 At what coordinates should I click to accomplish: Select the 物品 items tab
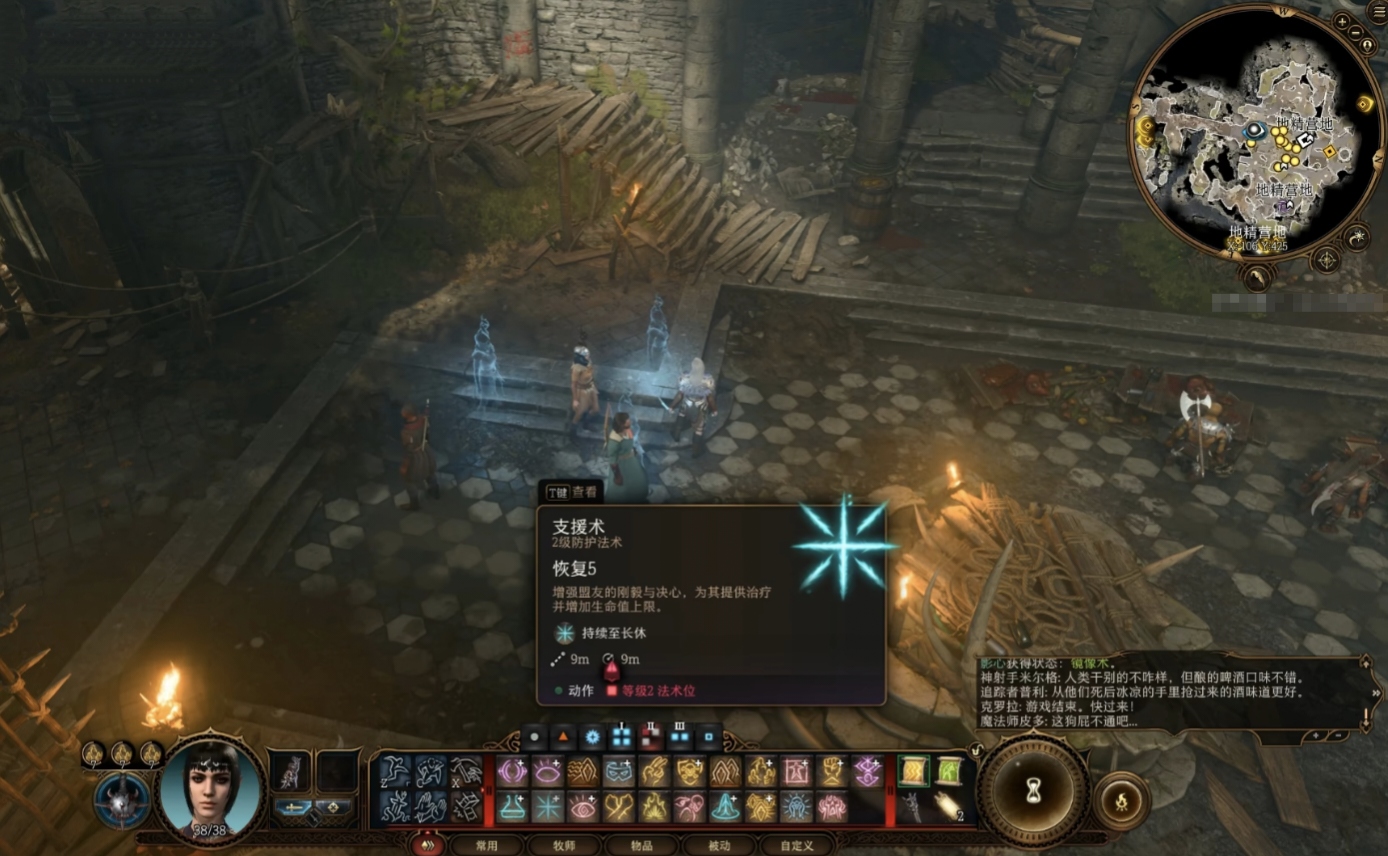(x=641, y=845)
